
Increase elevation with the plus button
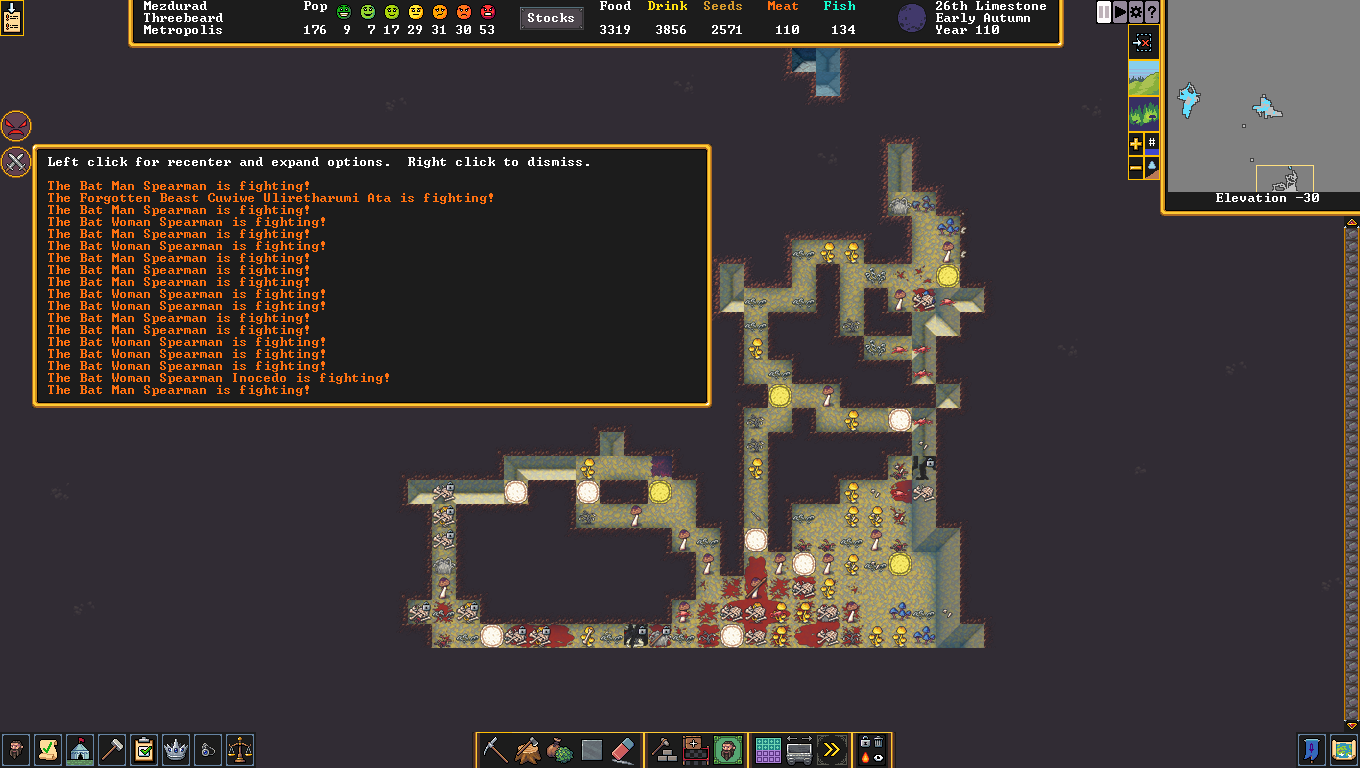pyautogui.click(x=1136, y=144)
